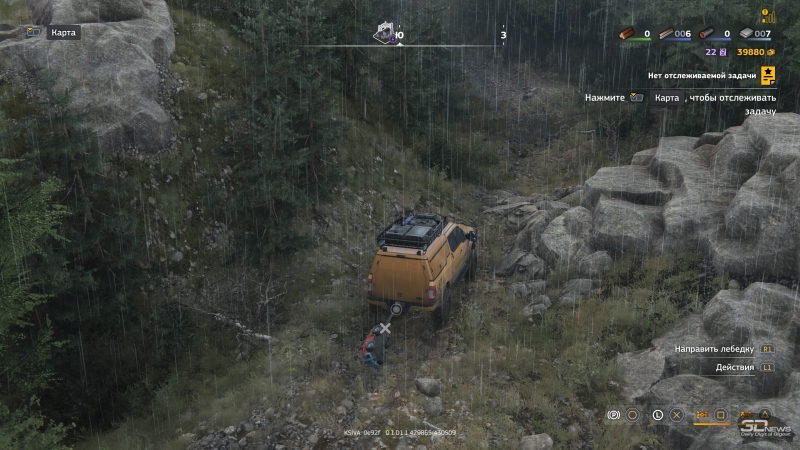Click the concrete slabs resource icon
Screen dimensions: 800x450
point(745,34)
